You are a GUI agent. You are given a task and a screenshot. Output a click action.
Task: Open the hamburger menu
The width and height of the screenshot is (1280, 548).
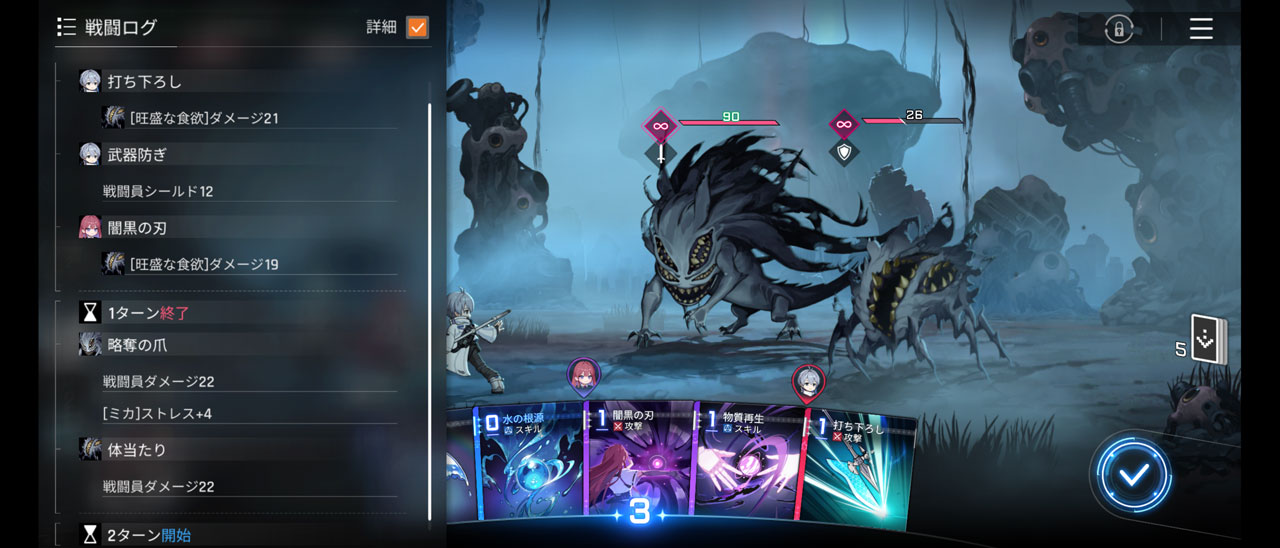pos(1201,28)
